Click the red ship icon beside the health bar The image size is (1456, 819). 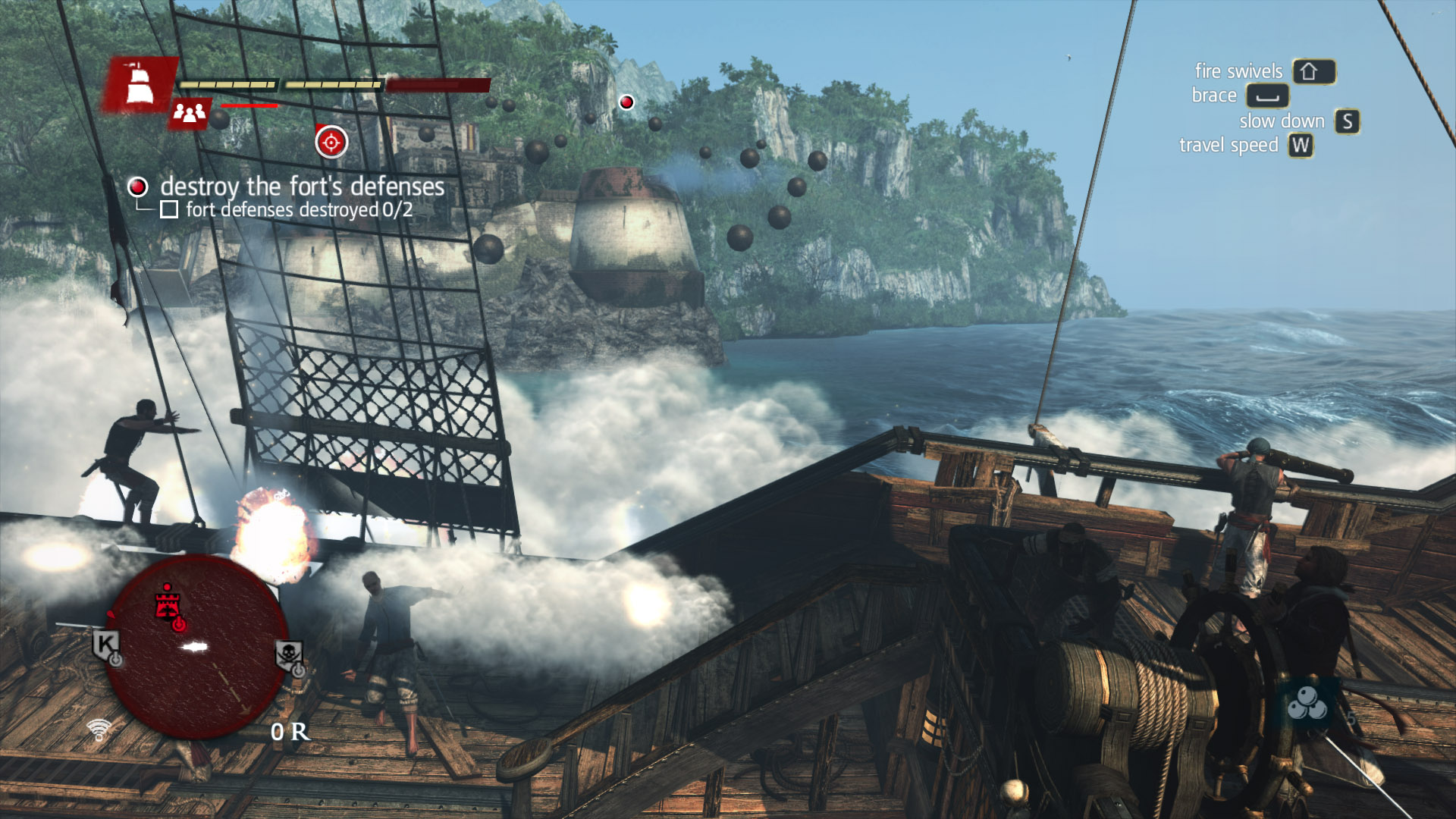click(x=139, y=84)
